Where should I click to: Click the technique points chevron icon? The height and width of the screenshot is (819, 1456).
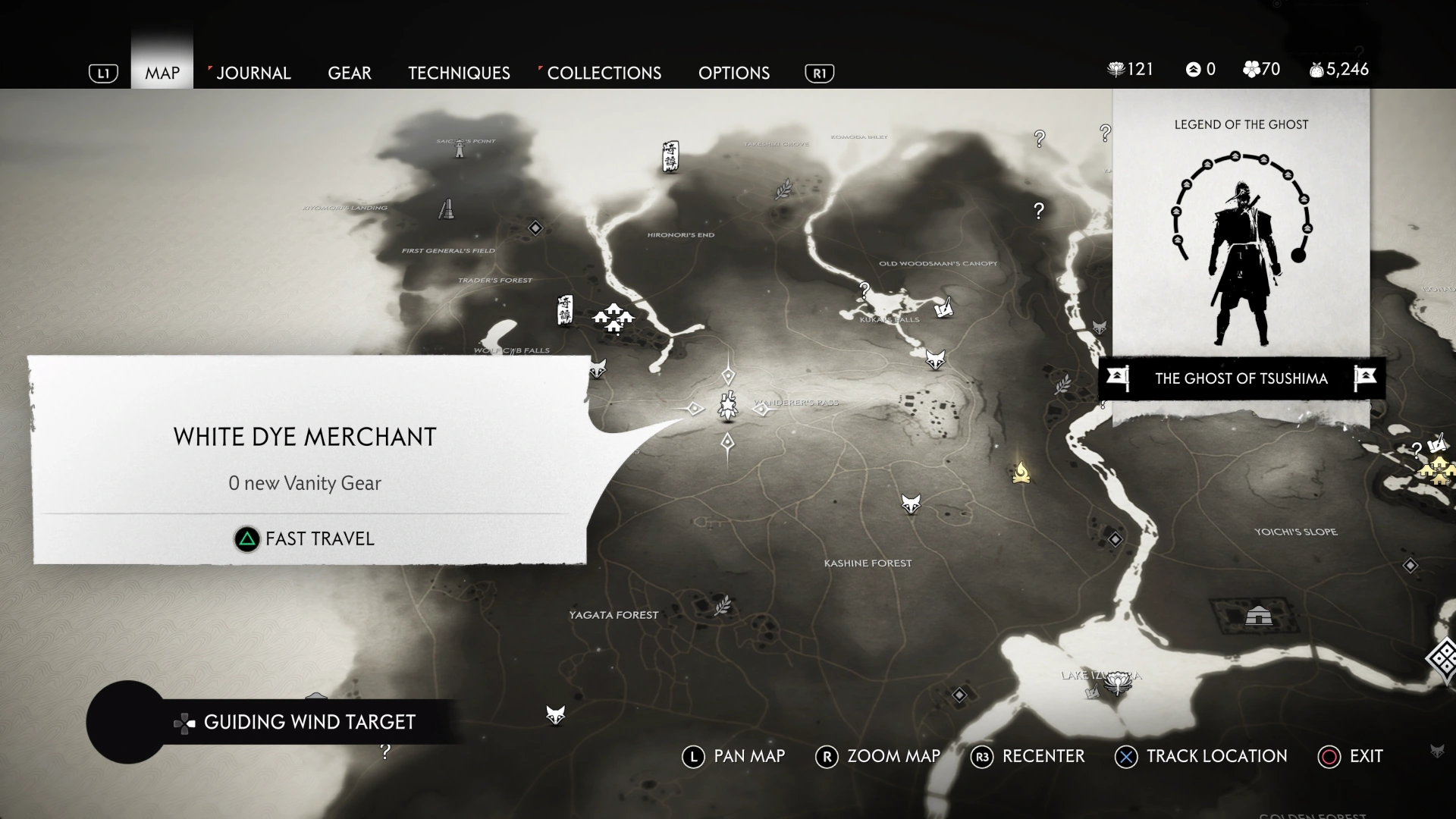click(x=1194, y=69)
